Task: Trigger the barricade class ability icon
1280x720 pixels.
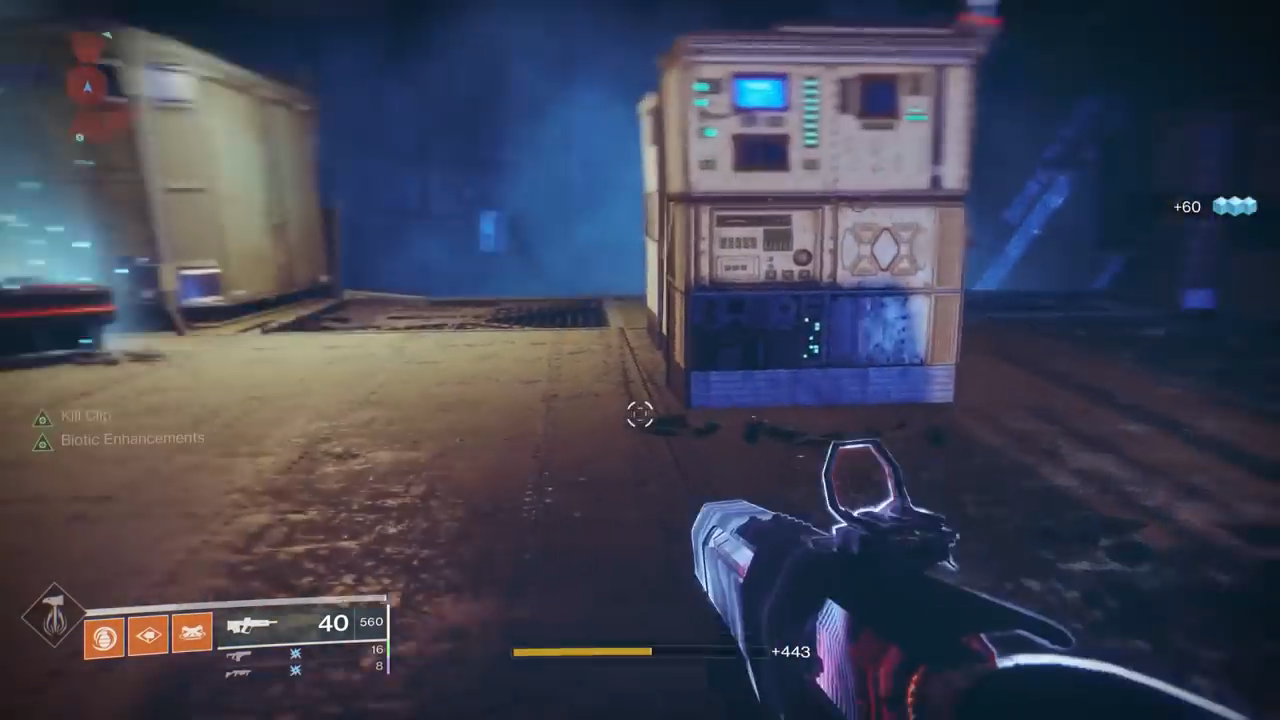Action: (192, 633)
